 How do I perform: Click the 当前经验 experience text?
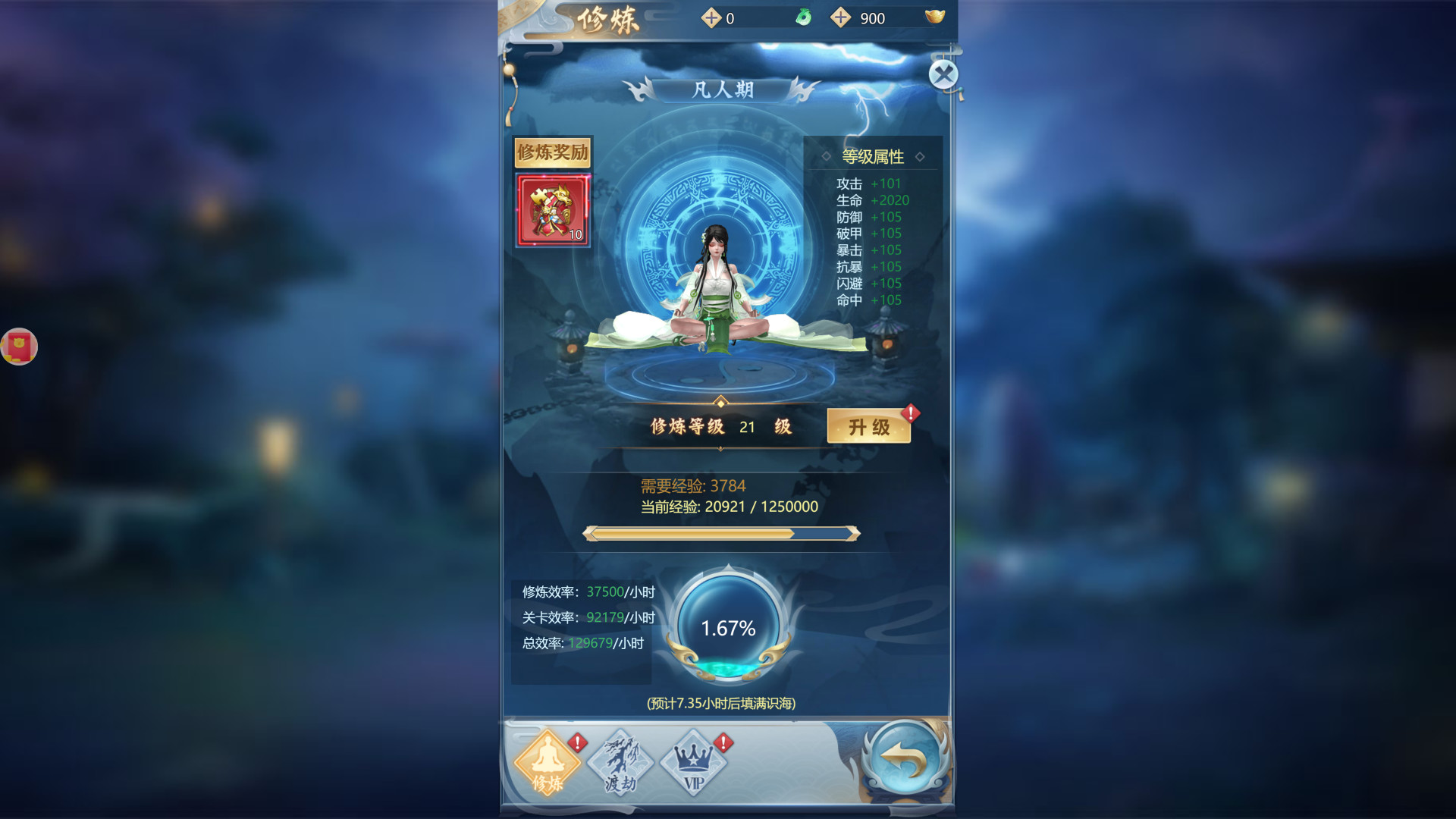[729, 507]
